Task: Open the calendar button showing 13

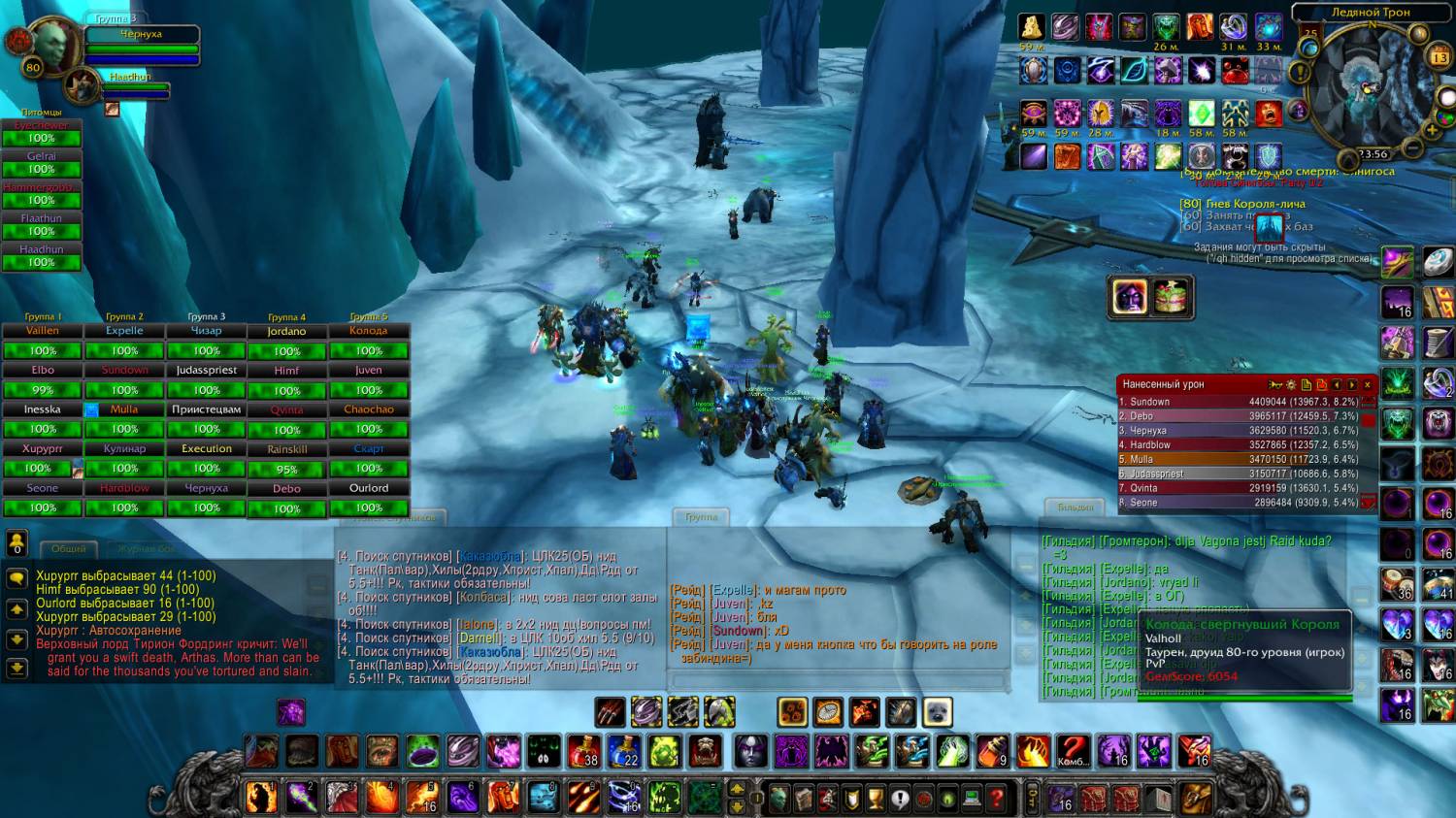Action: (1439, 57)
